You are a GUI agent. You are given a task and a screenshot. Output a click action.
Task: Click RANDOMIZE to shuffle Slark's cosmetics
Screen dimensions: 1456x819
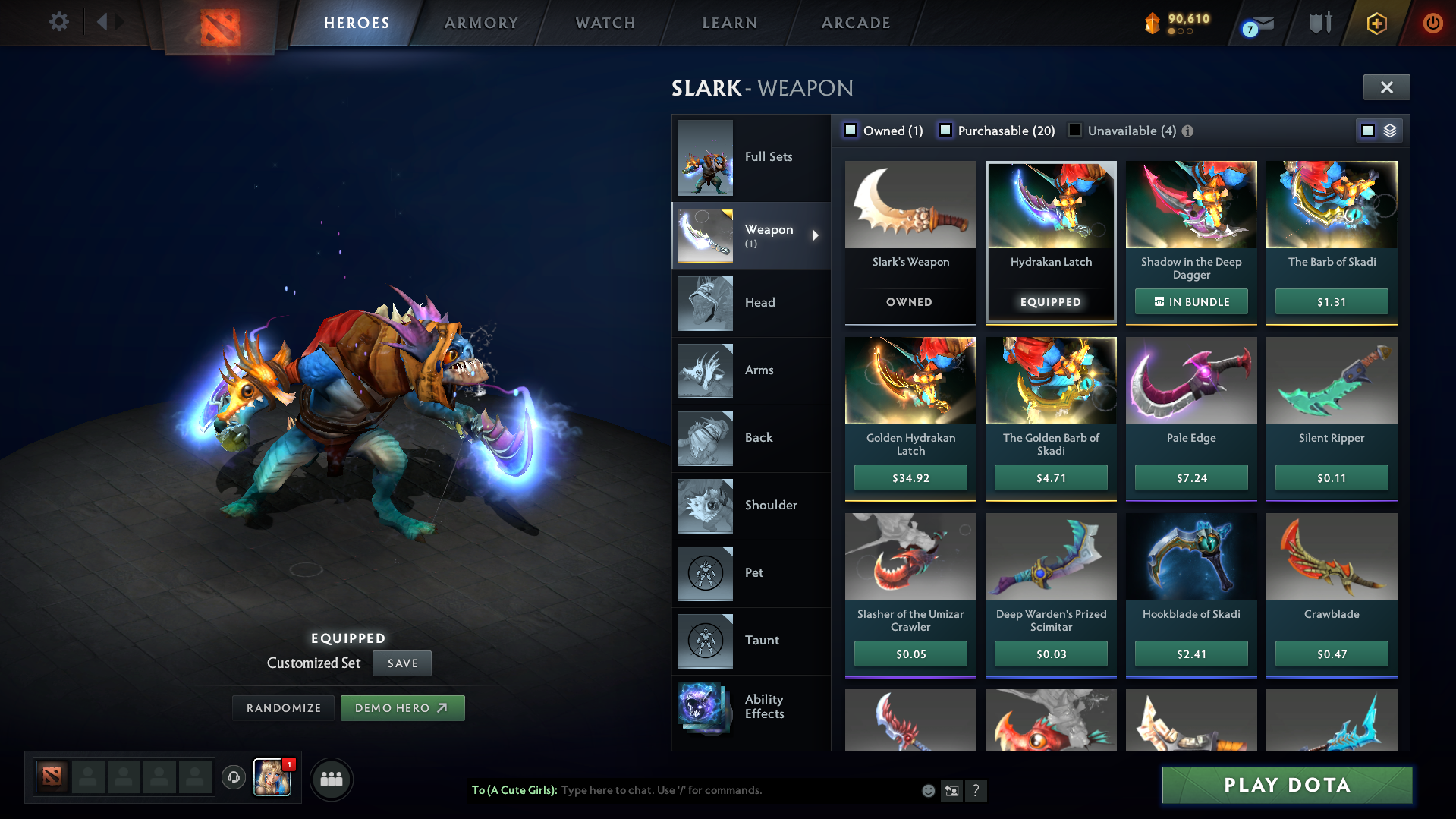283,707
